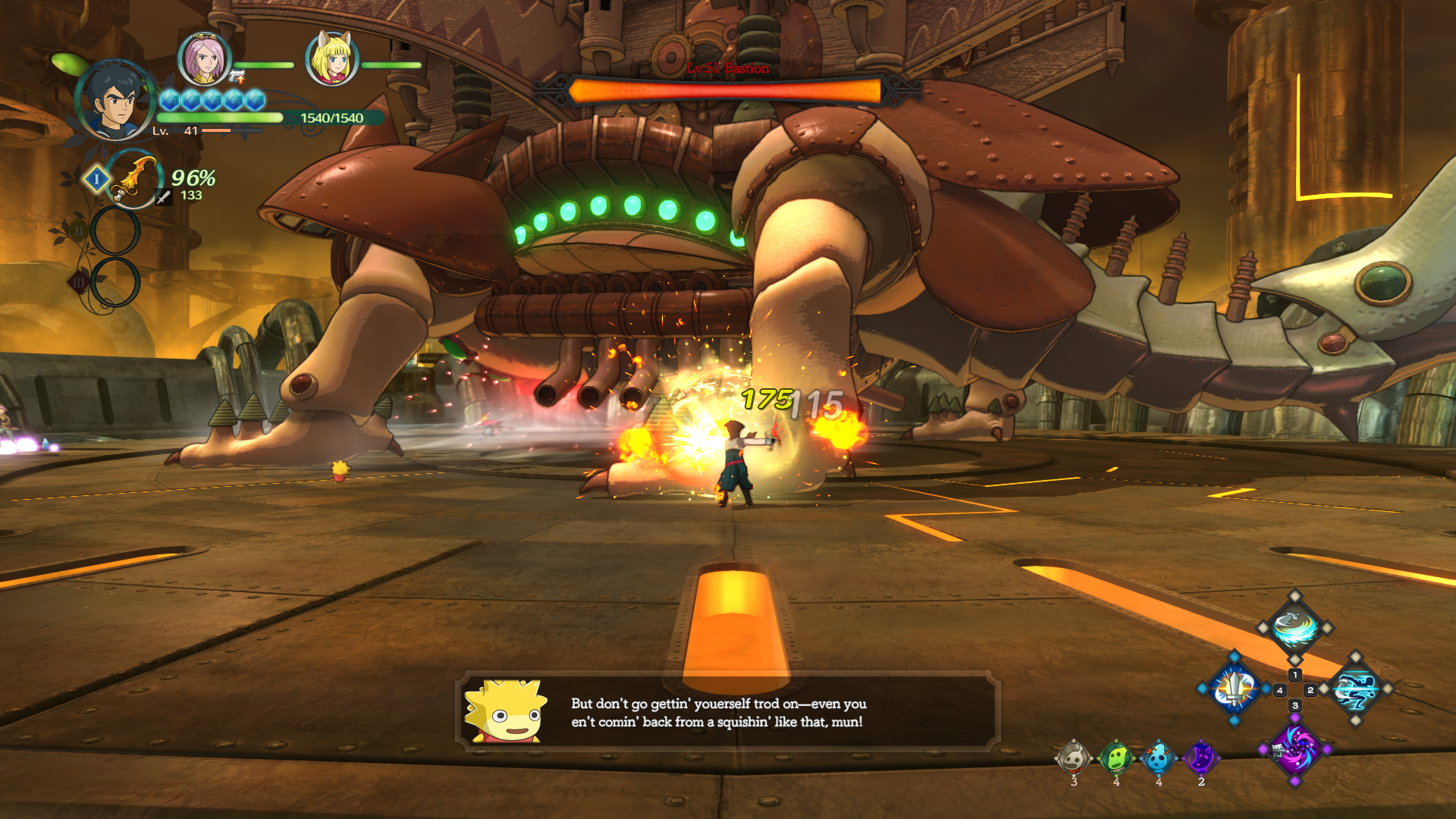
Task: Select the blue higgledy icon
Action: 1158,758
